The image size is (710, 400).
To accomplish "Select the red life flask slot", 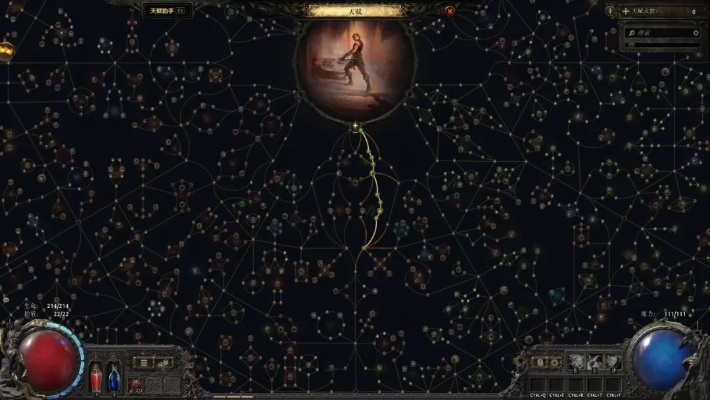I will tap(96, 378).
